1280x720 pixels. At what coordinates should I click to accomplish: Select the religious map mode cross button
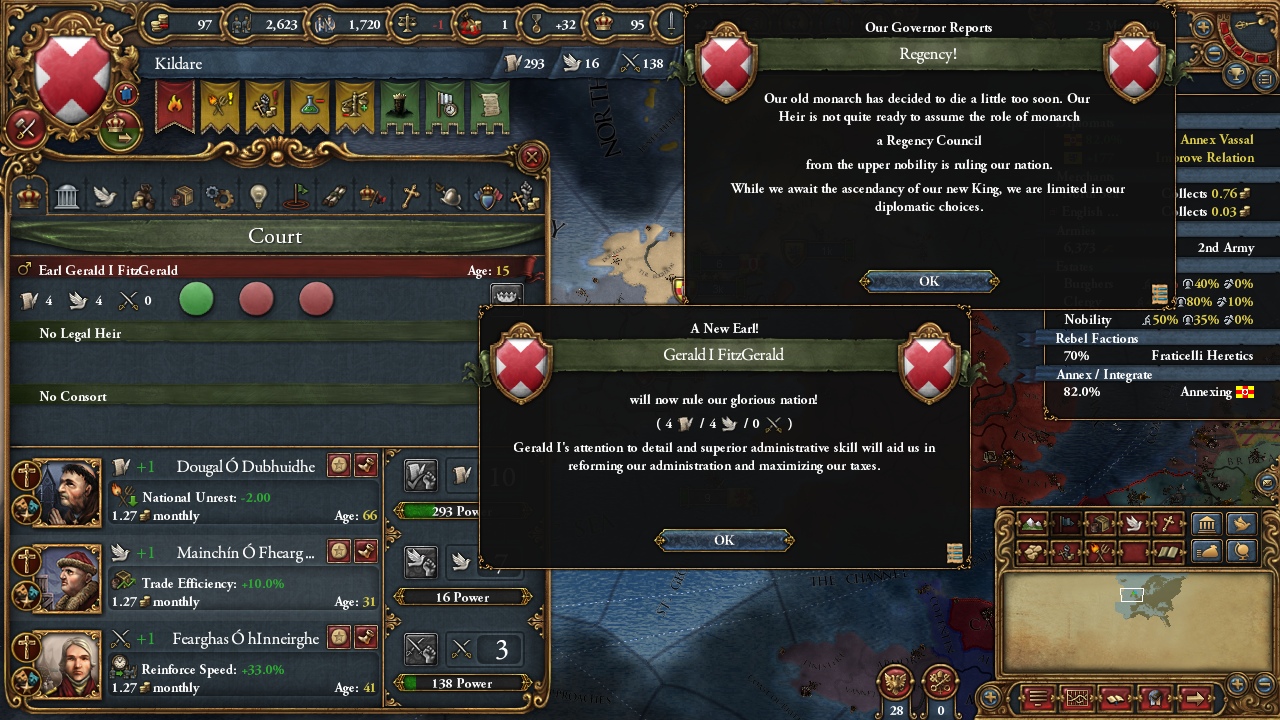coord(1167,523)
